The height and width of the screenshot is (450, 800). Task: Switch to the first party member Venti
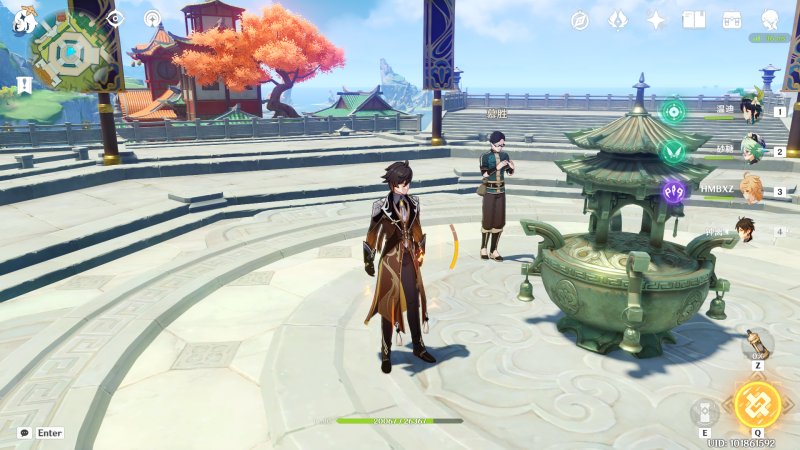[x=750, y=110]
